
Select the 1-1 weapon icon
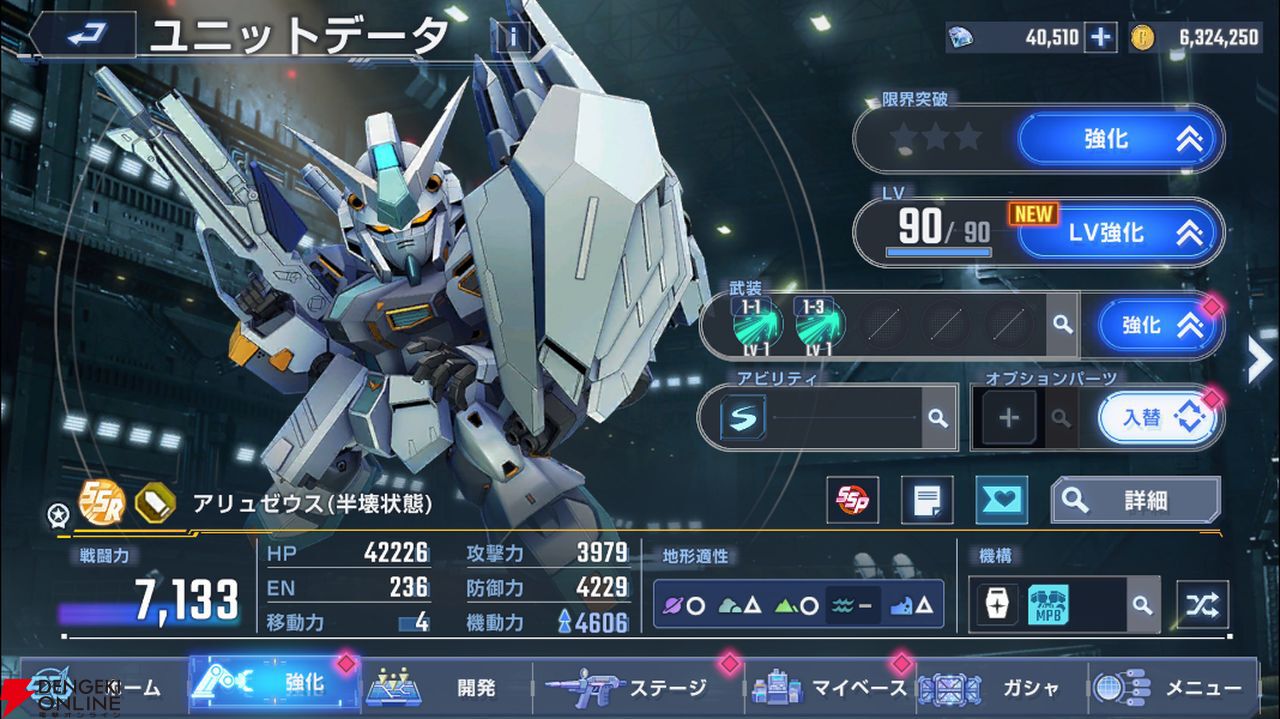point(756,324)
